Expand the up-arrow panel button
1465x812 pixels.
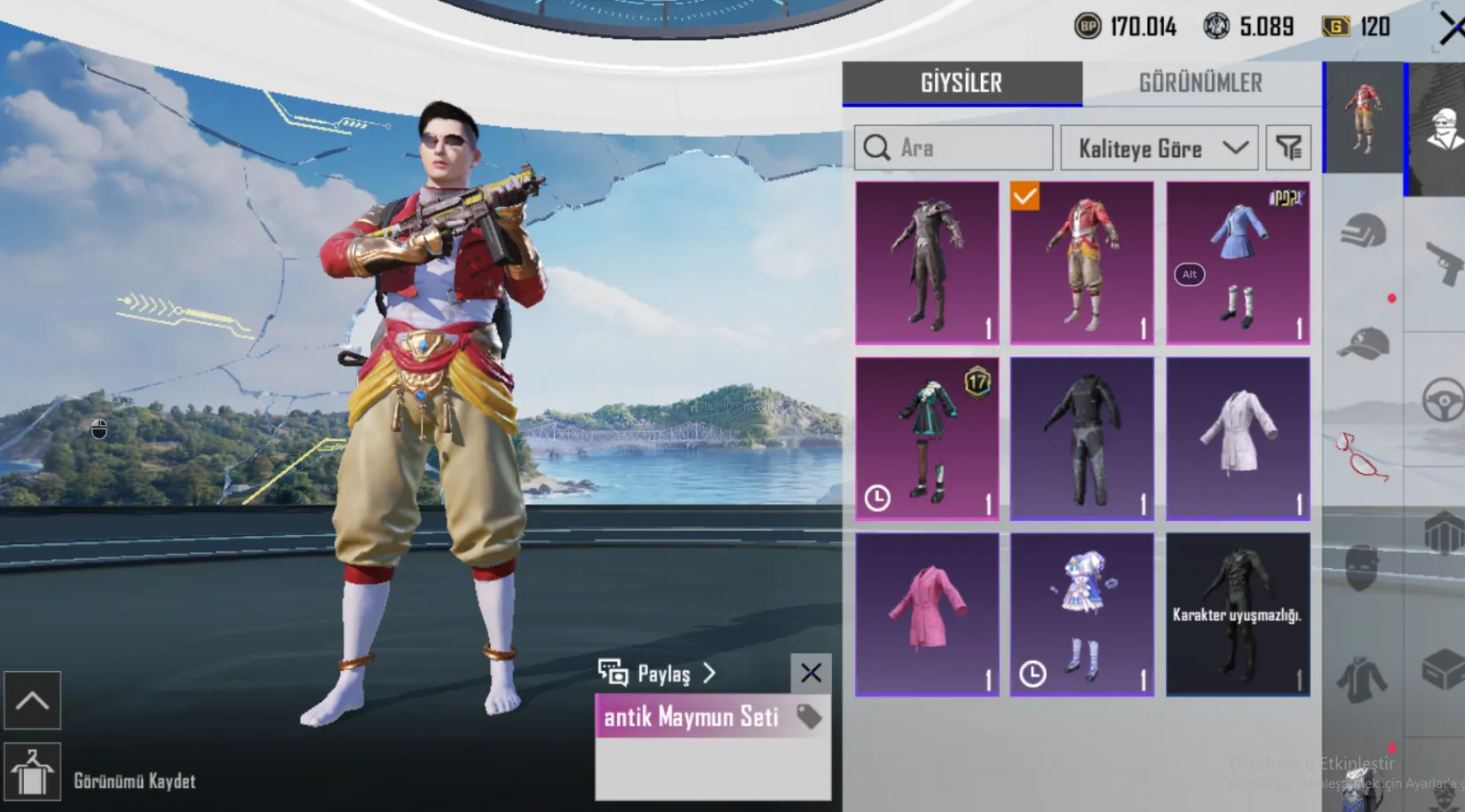click(x=33, y=700)
